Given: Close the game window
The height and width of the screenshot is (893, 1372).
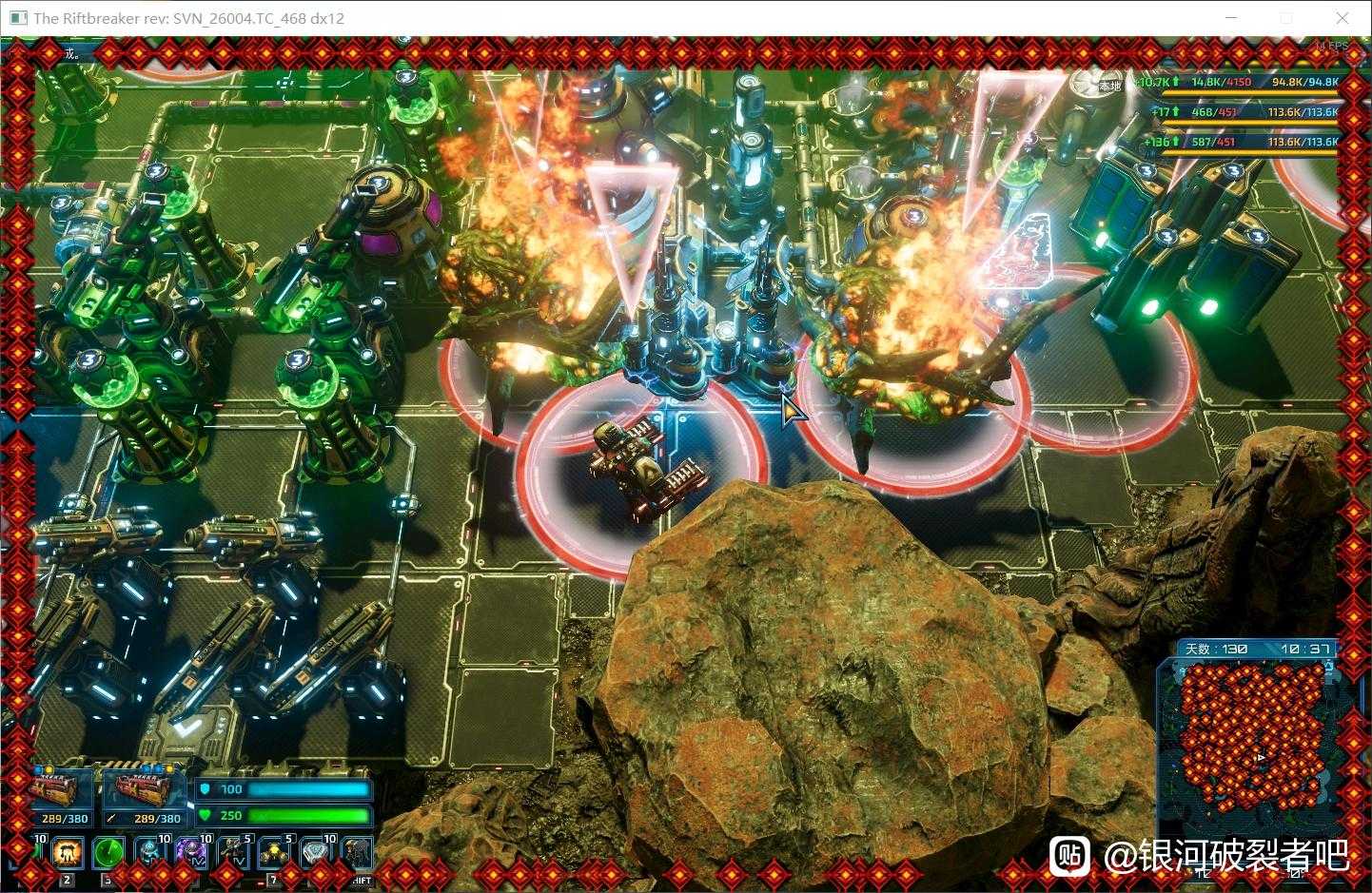Looking at the screenshot, I should 1343,18.
